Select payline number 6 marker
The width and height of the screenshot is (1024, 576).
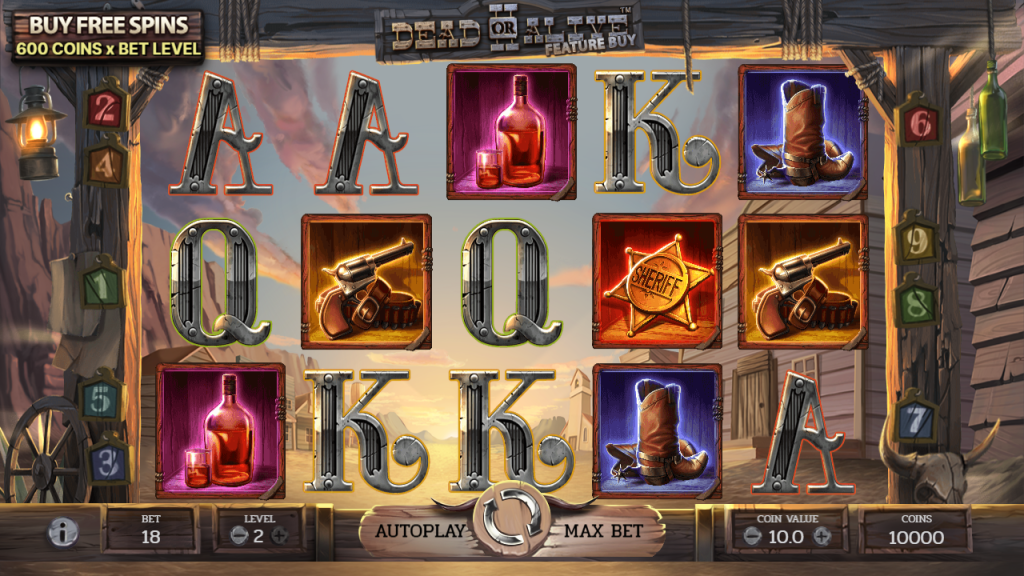coord(919,122)
